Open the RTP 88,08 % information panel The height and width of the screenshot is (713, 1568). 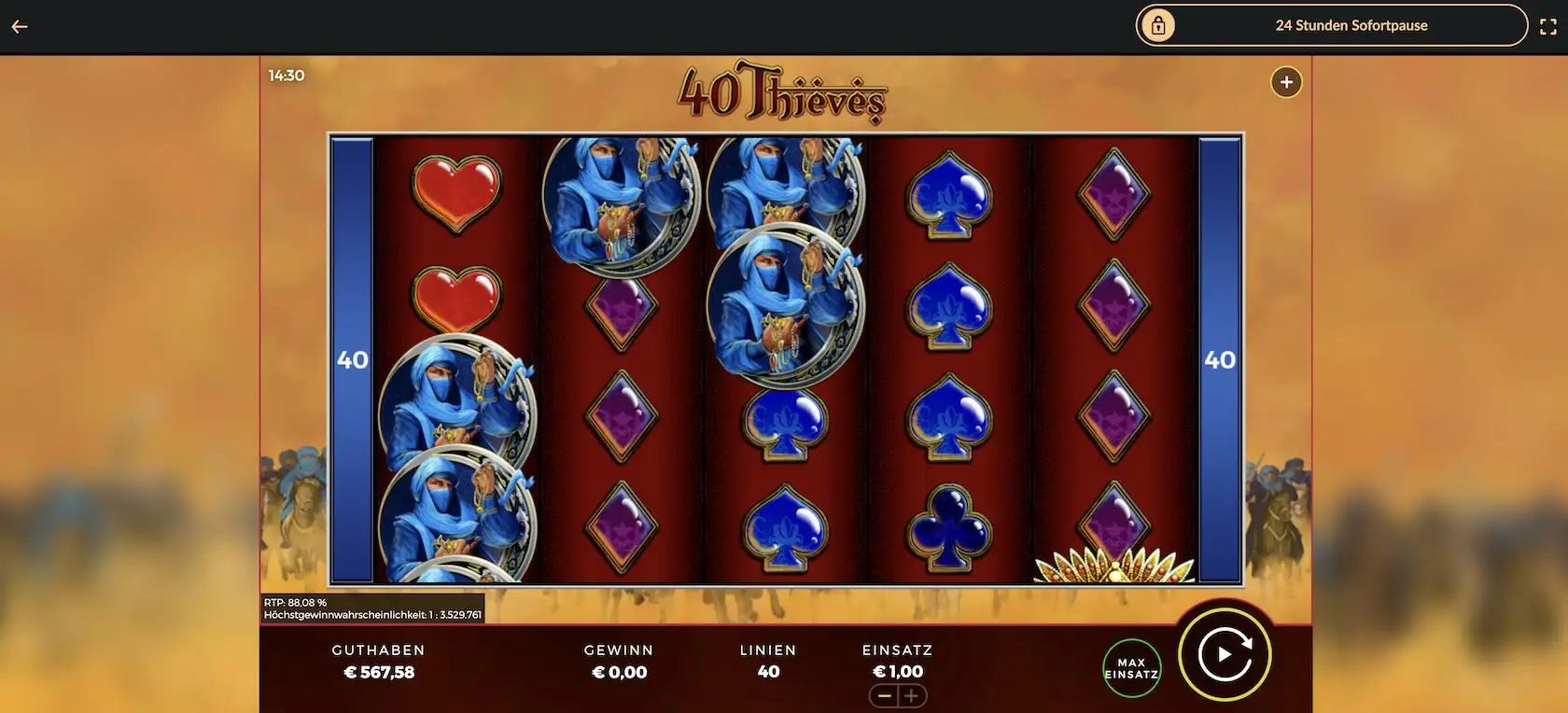click(371, 607)
